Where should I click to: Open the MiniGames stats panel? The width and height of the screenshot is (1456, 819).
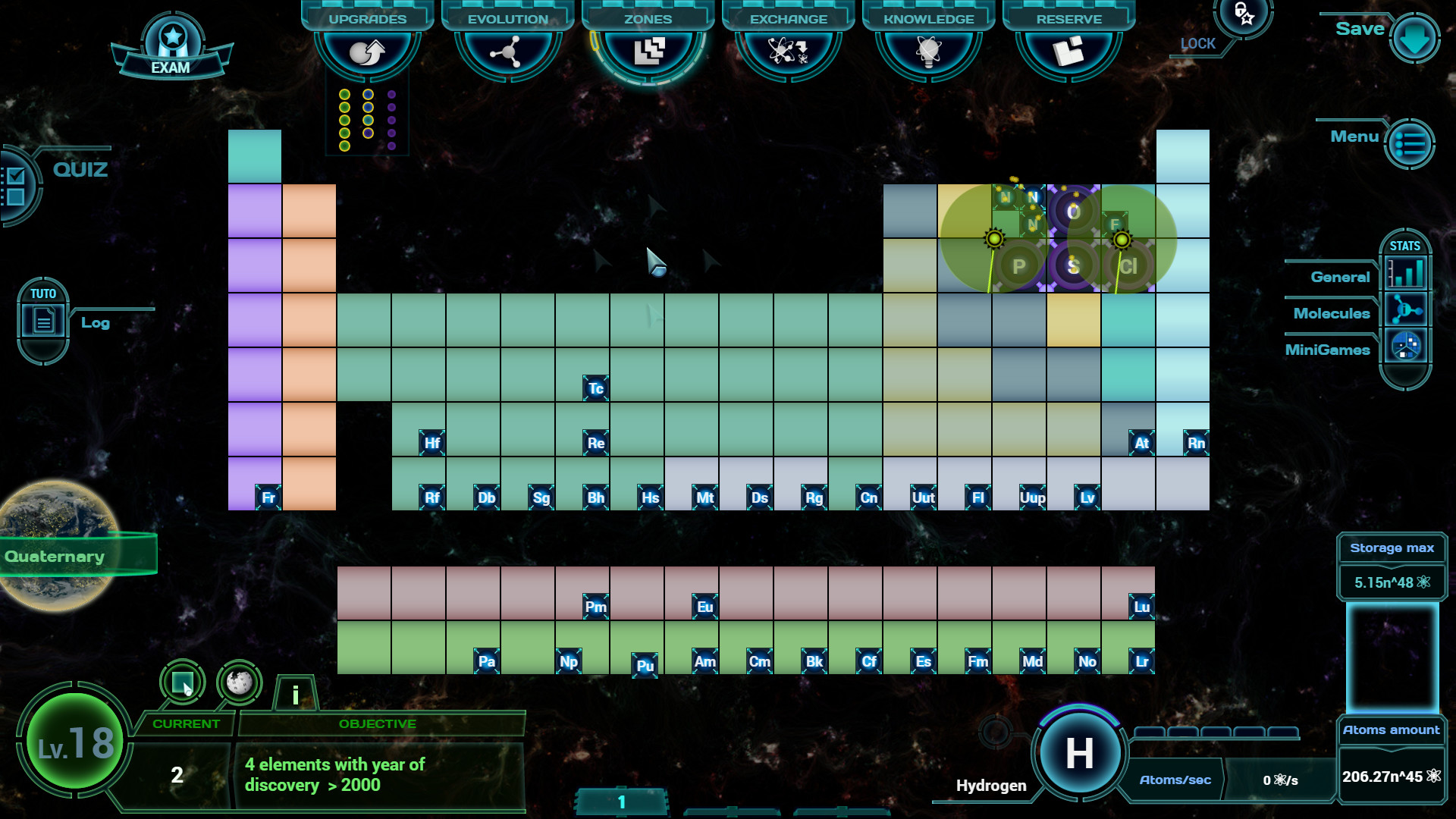(1407, 346)
